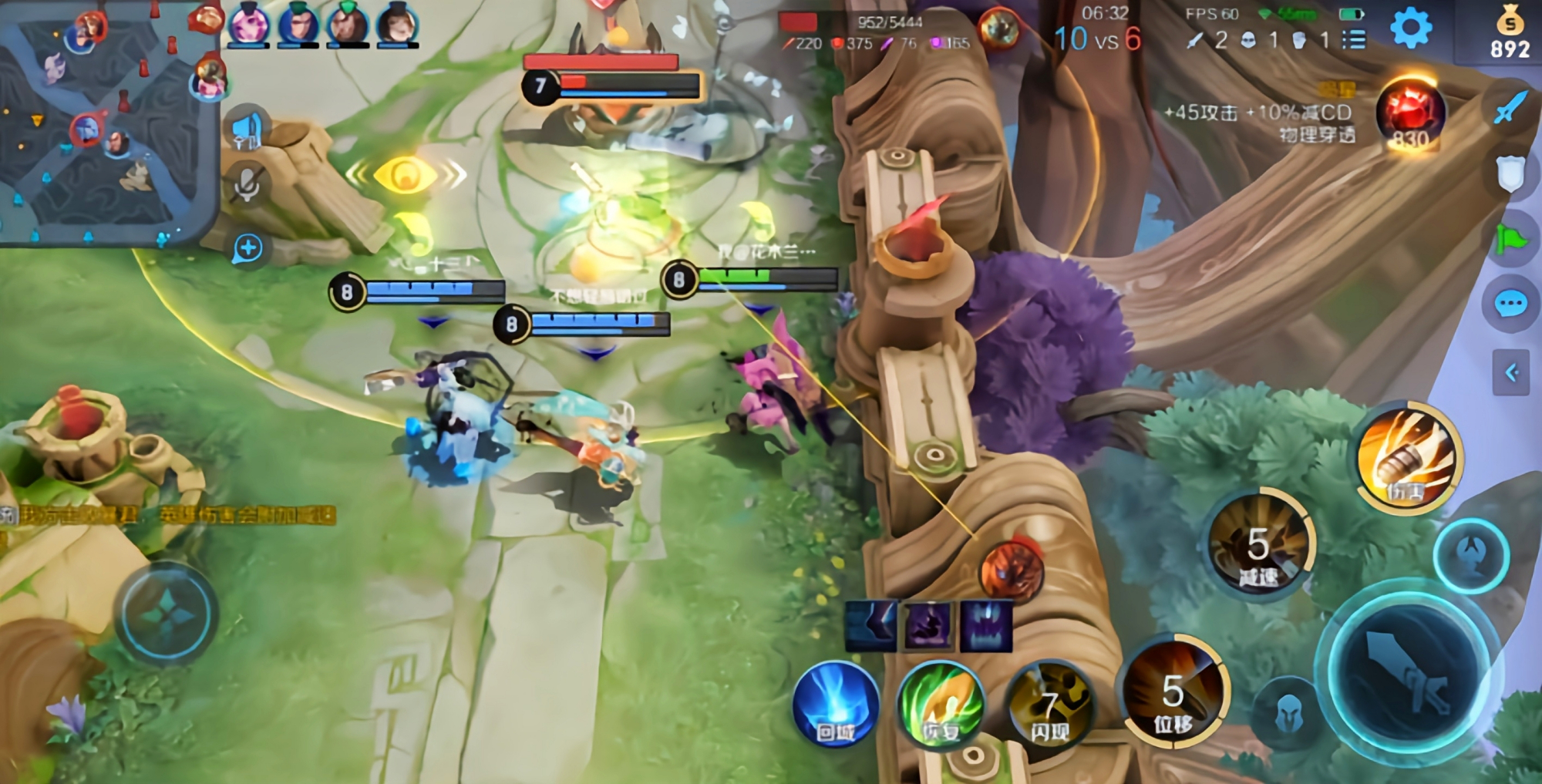Tap the helmet minion-attack button

1287,715
